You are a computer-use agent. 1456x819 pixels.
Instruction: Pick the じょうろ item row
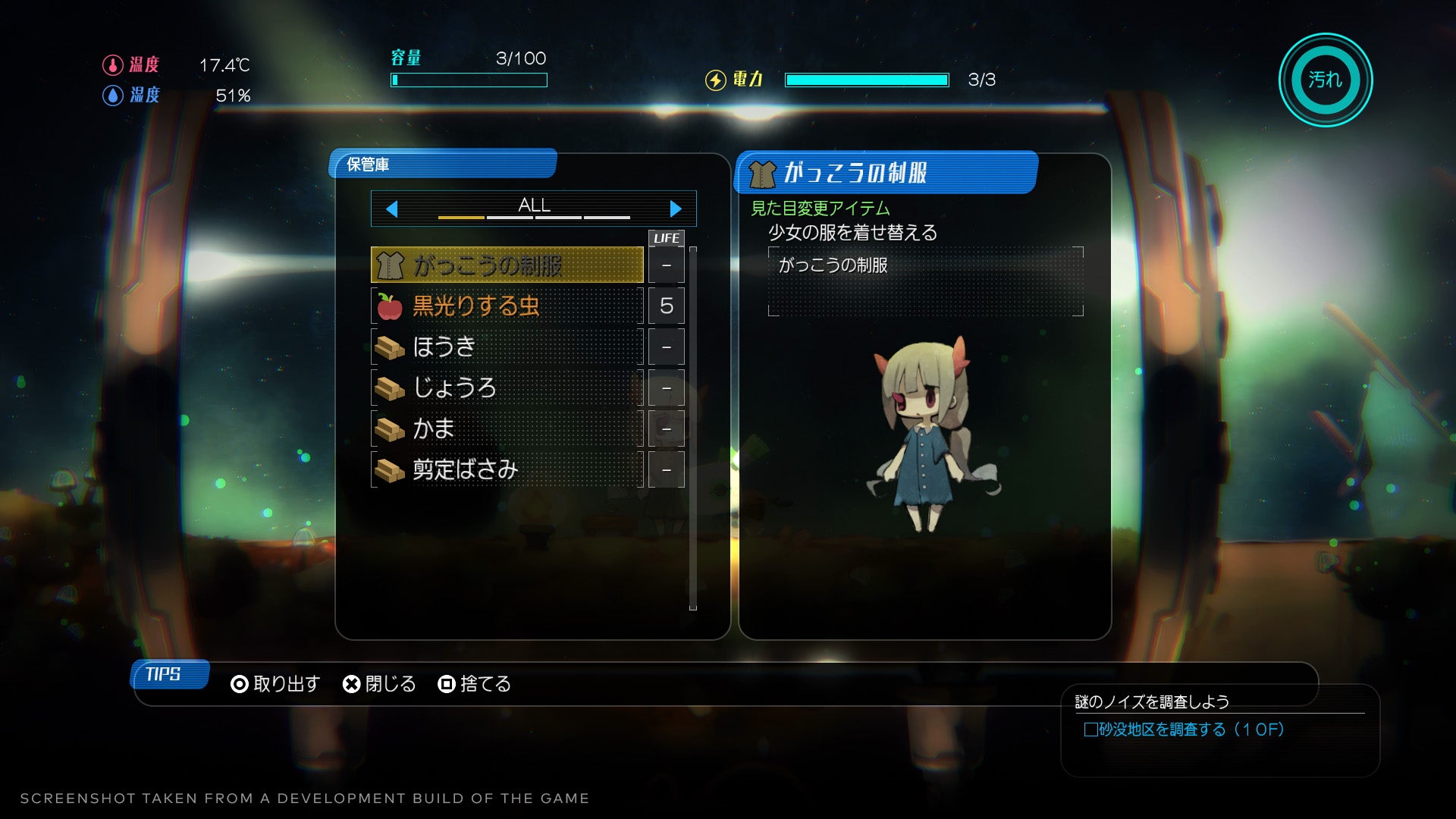(507, 388)
